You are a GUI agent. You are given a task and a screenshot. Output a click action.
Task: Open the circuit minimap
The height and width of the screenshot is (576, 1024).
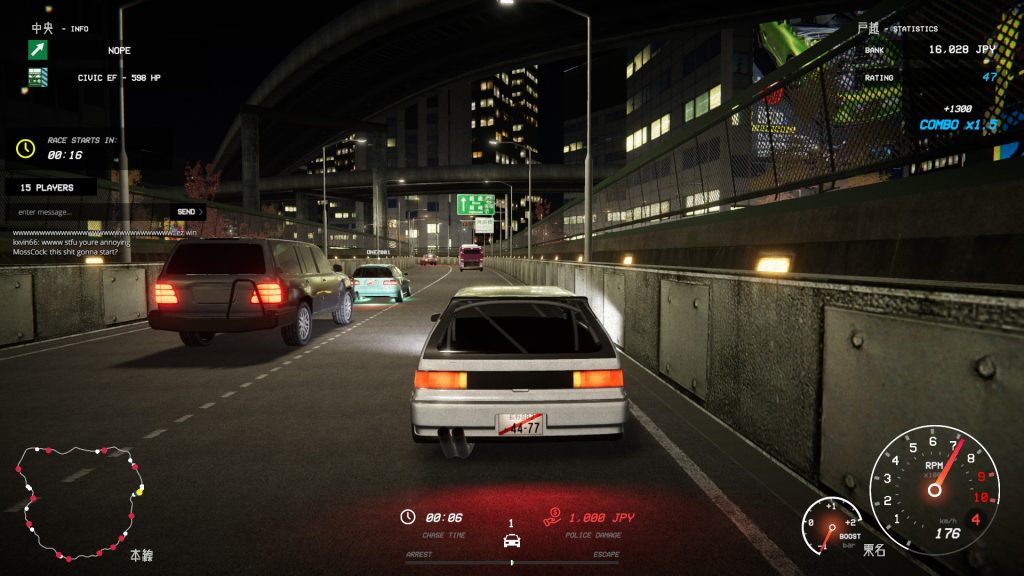pyautogui.click(x=78, y=502)
